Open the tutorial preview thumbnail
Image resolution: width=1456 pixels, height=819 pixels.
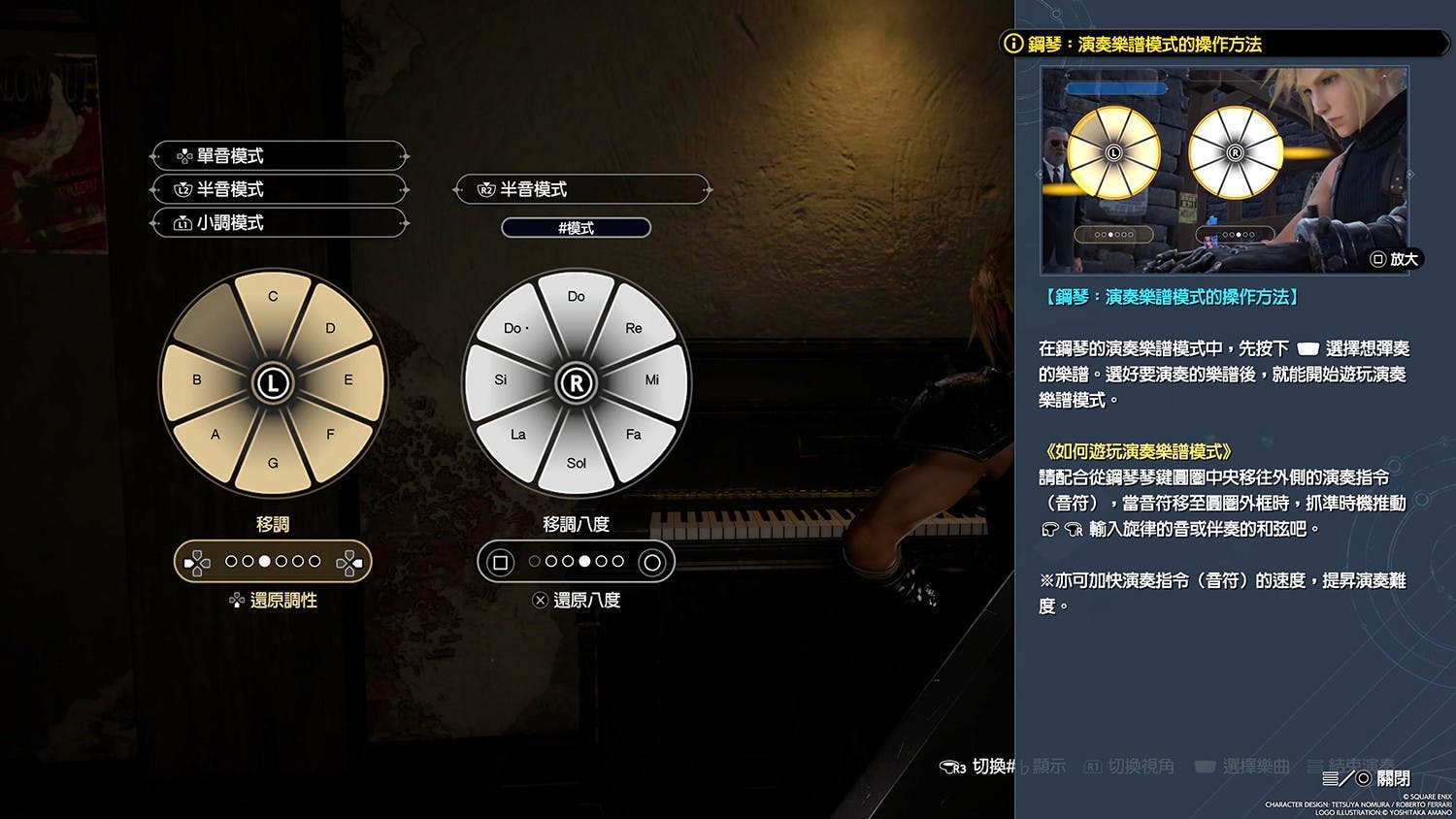click(1223, 170)
